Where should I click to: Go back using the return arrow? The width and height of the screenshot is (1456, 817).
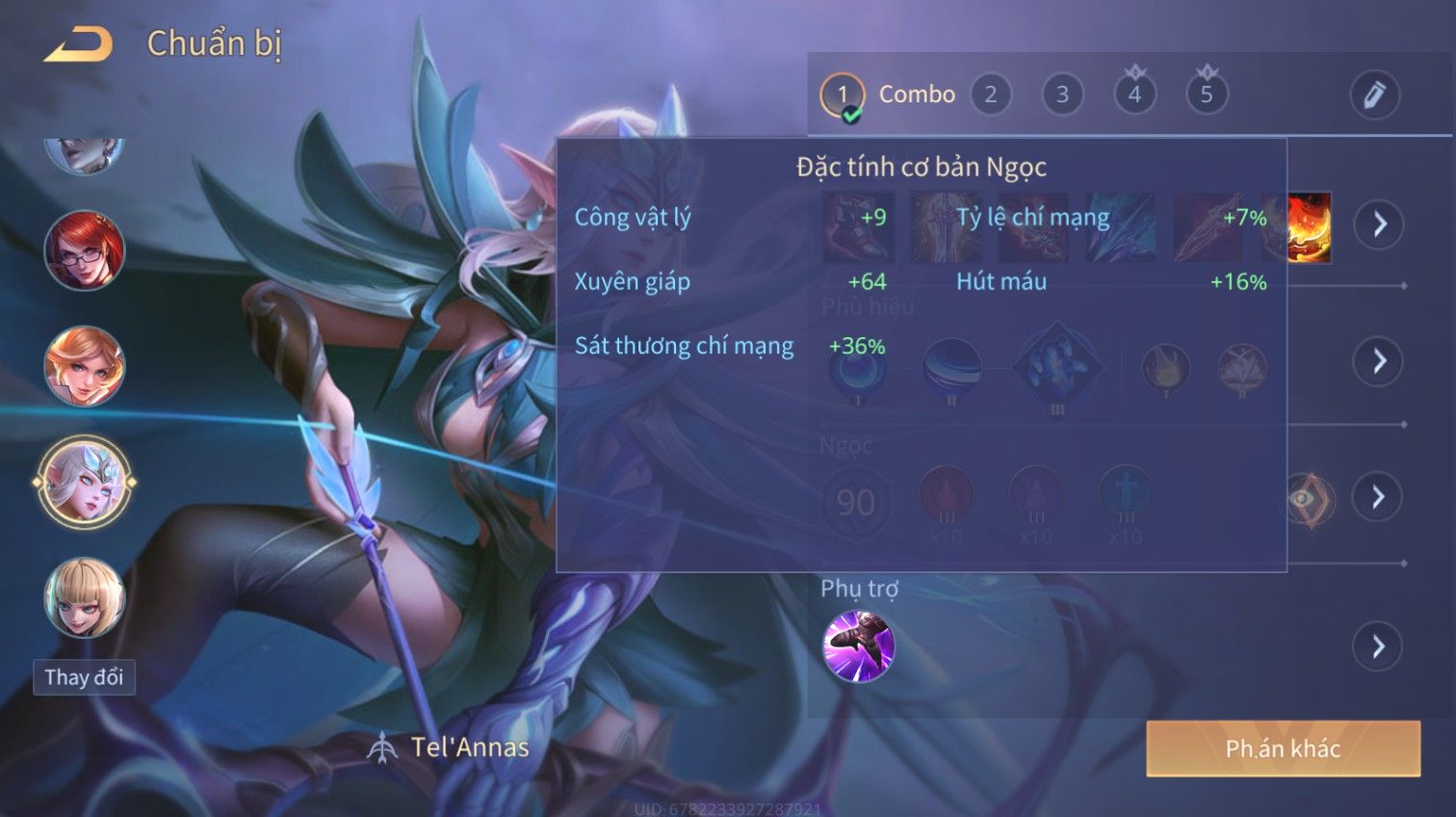click(x=79, y=44)
